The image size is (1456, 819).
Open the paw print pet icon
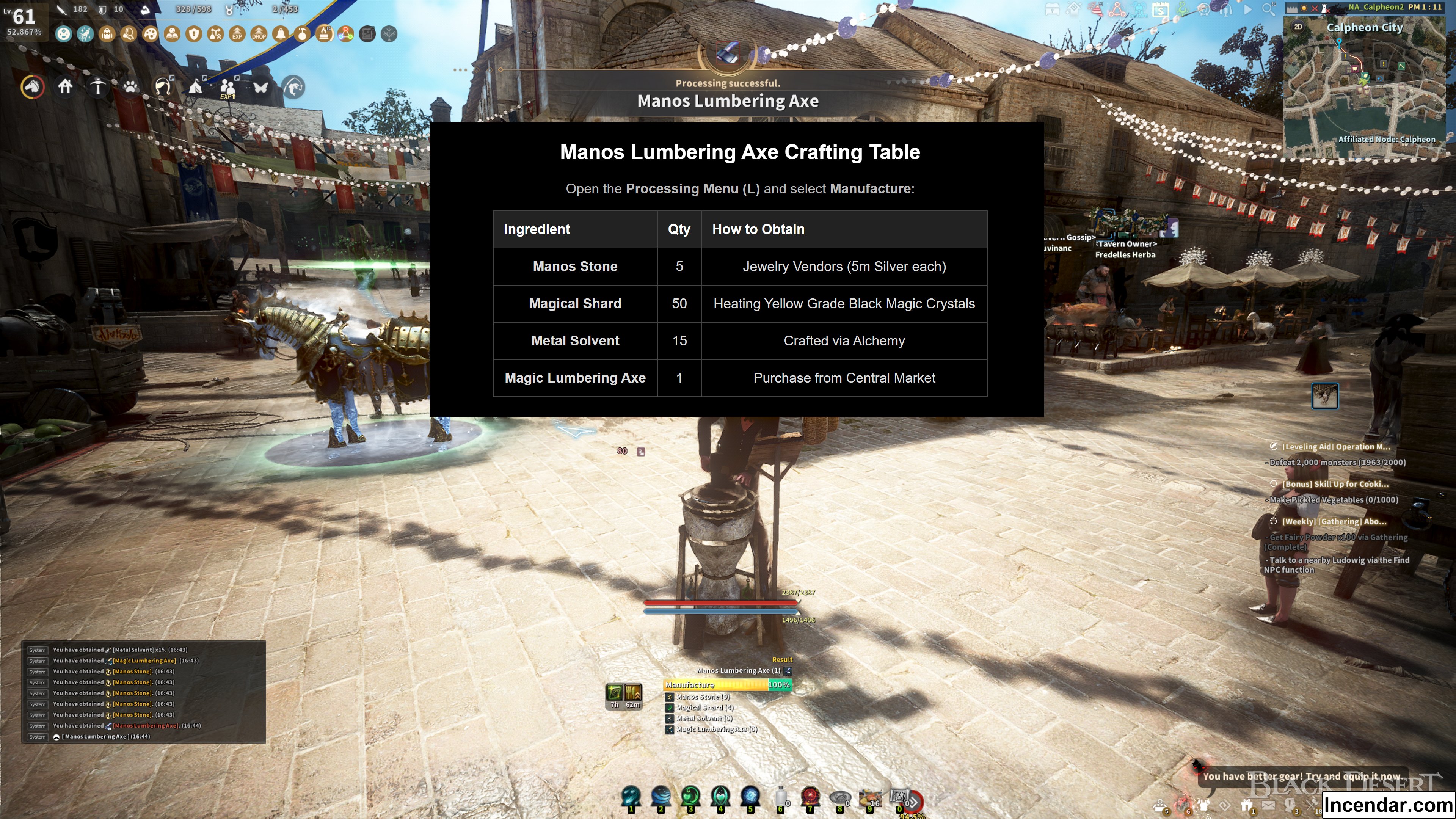130,87
